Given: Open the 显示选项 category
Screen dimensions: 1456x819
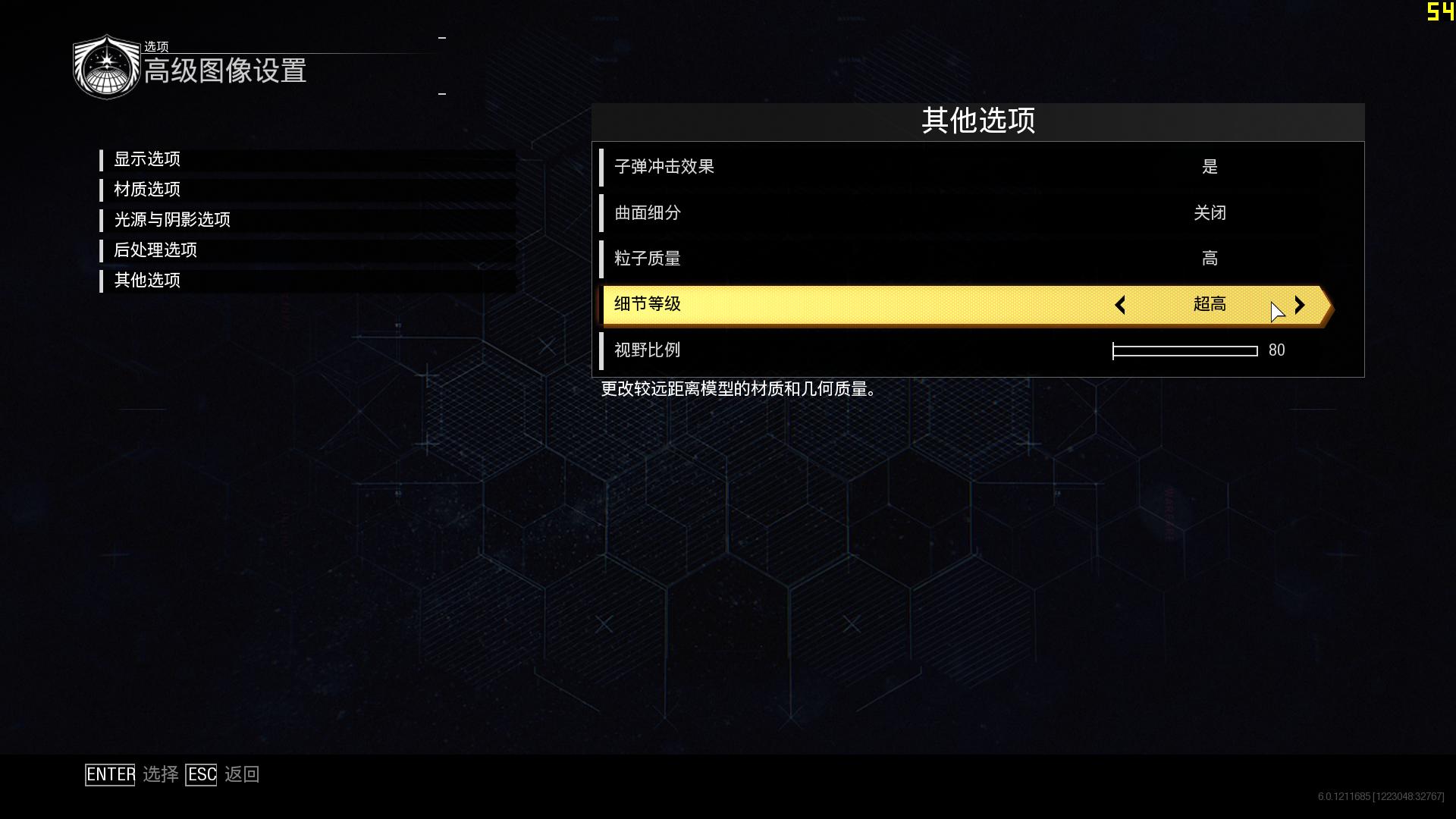Looking at the screenshot, I should (147, 160).
